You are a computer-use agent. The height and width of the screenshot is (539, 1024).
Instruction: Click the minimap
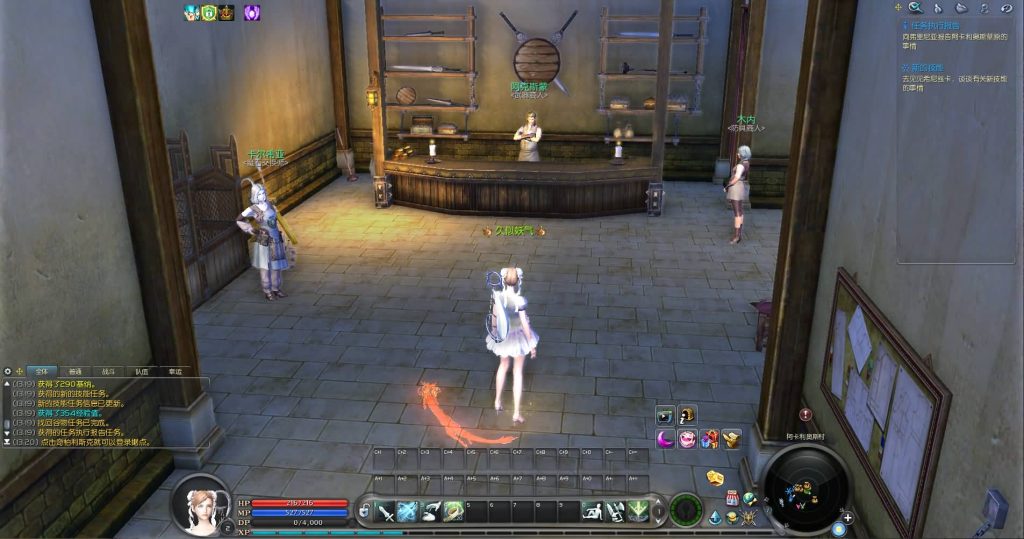click(x=806, y=490)
